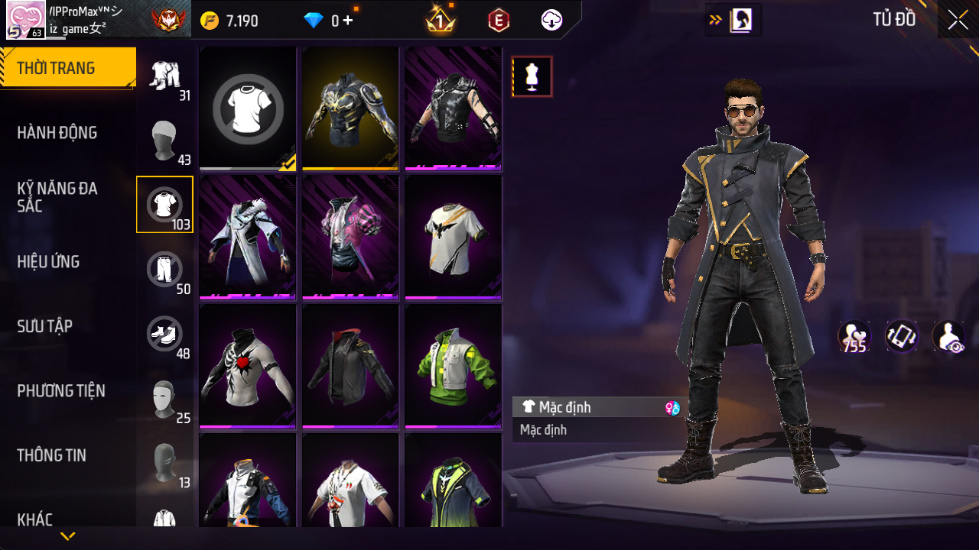
Task: Pick the green and white vest
Action: (453, 365)
